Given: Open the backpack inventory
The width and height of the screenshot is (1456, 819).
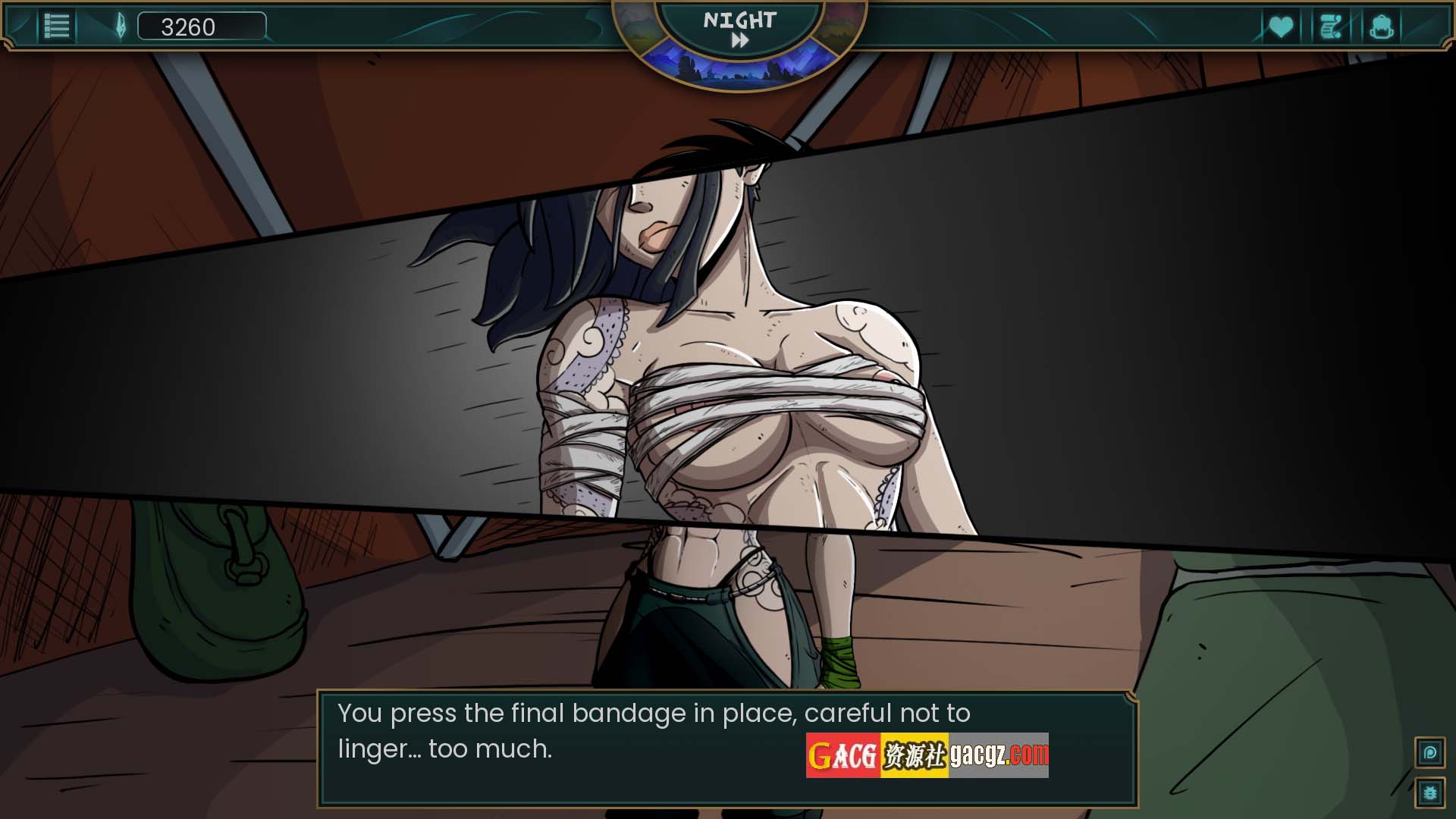Looking at the screenshot, I should tap(1381, 27).
